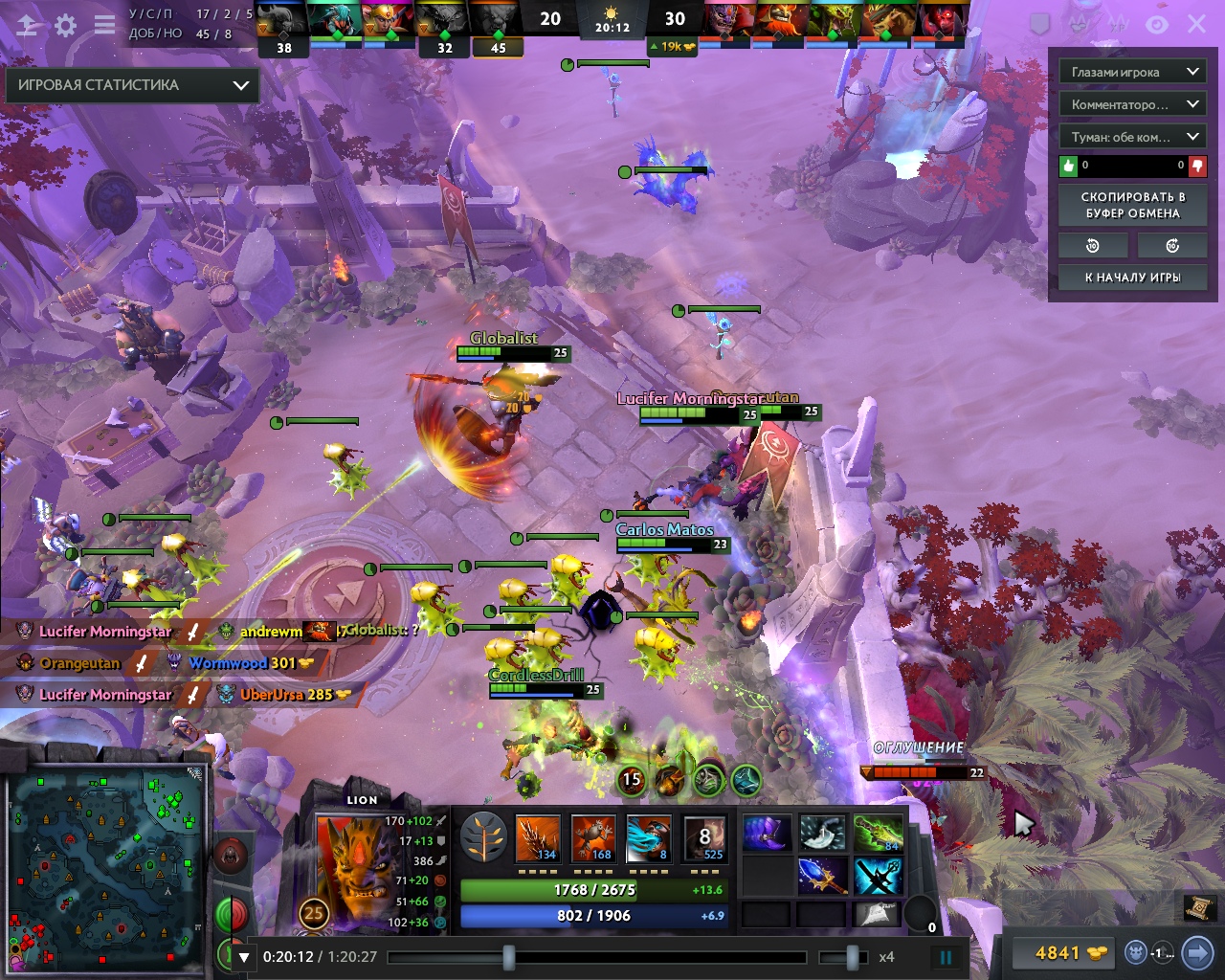Rewind the replay ten seconds
1225x980 pixels.
tap(1093, 246)
